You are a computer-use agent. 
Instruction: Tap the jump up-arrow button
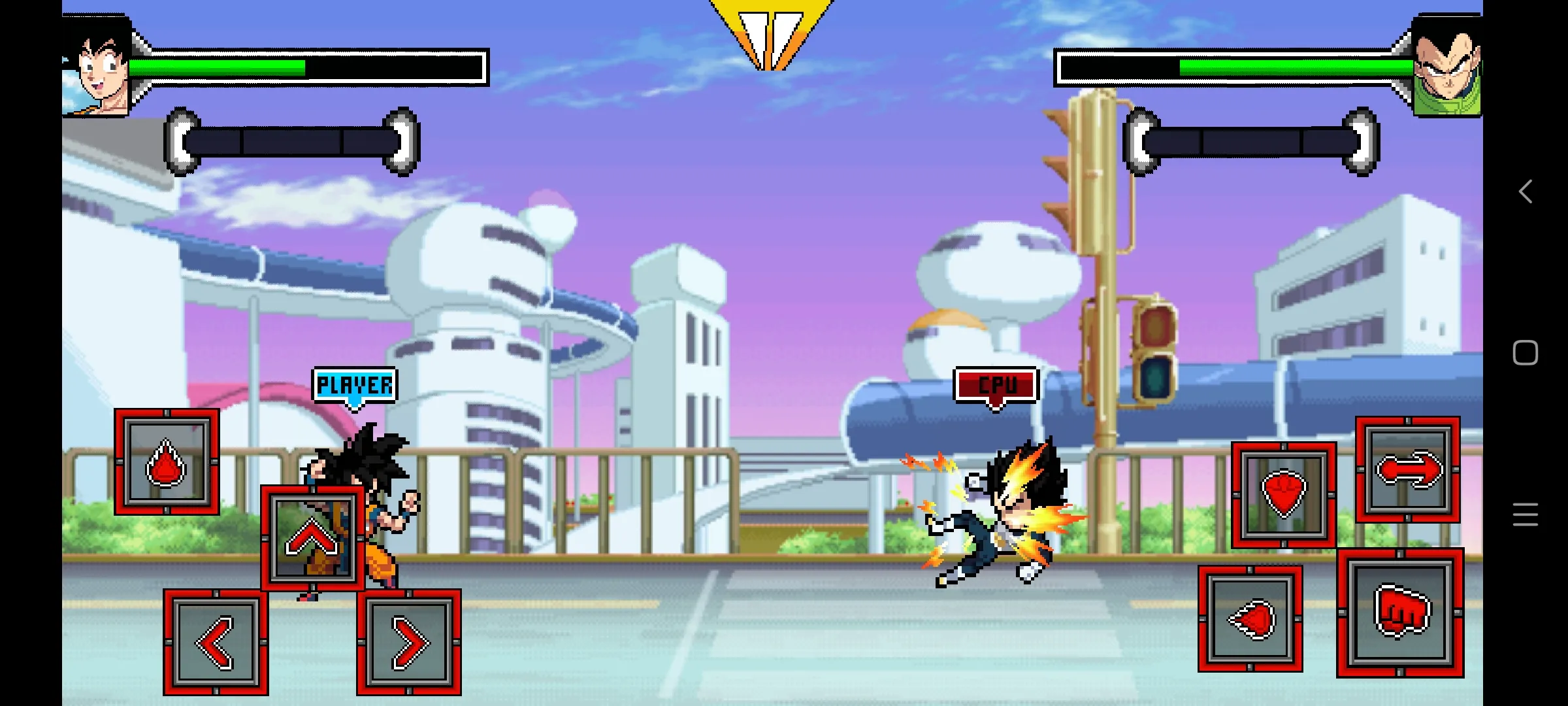312,538
